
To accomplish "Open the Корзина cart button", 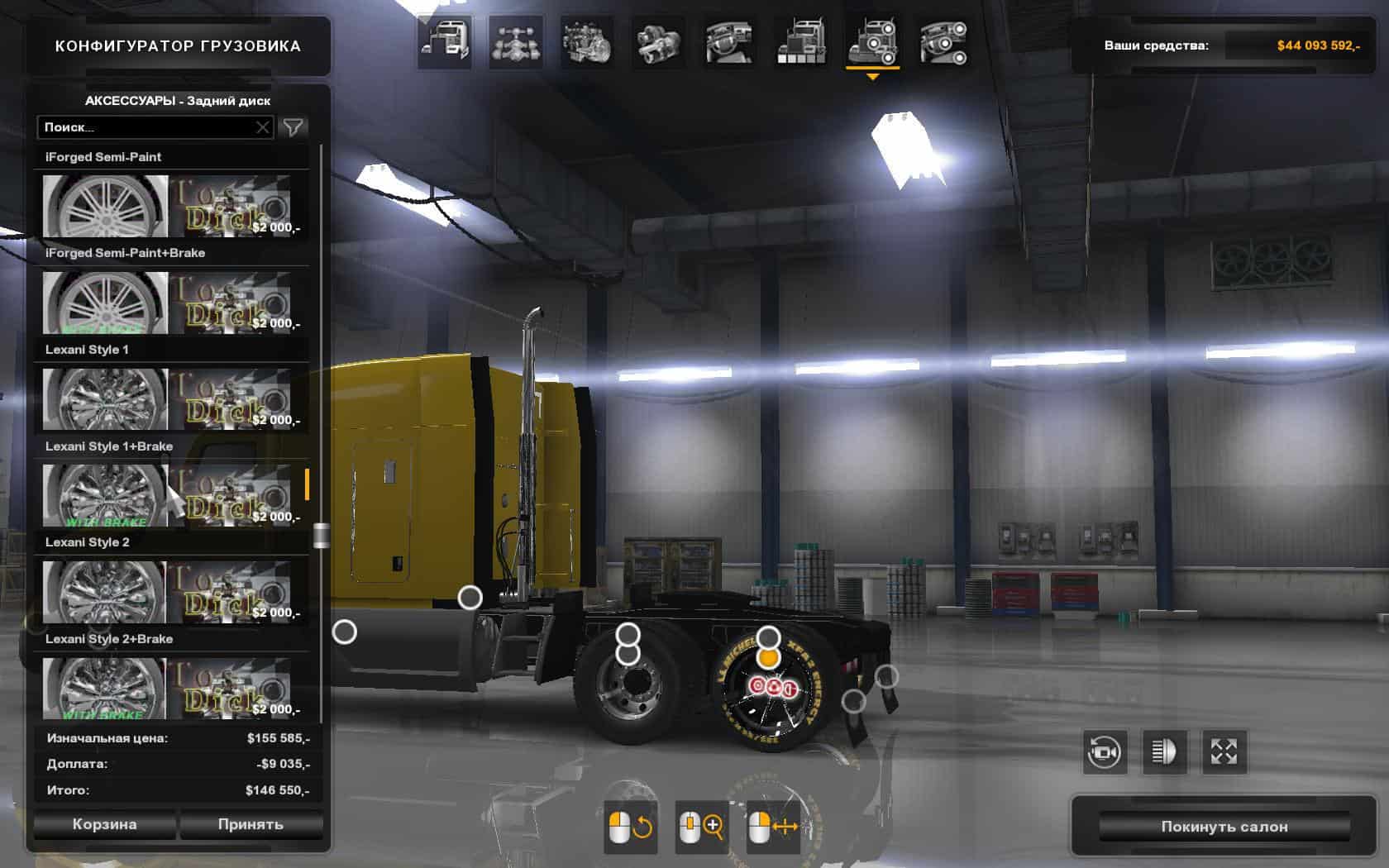I will click(104, 824).
